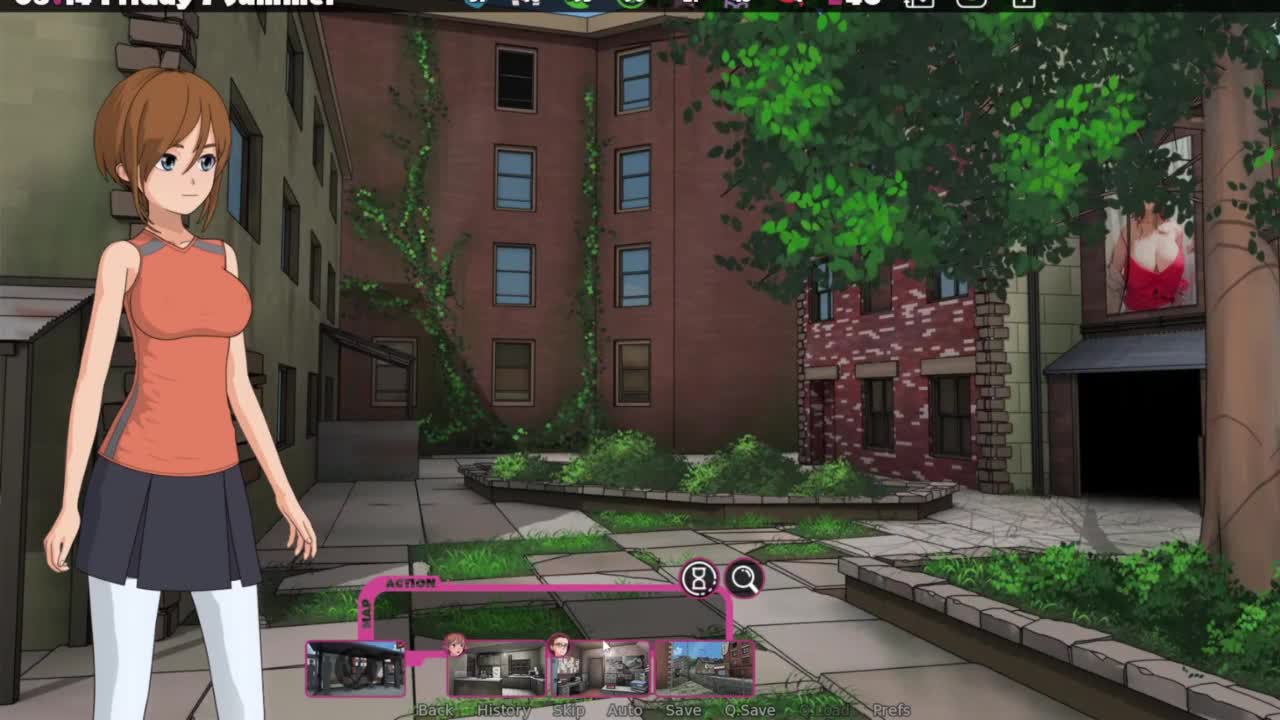Click the hourglass wait icon
The height and width of the screenshot is (720, 1280).
pyautogui.click(x=699, y=578)
